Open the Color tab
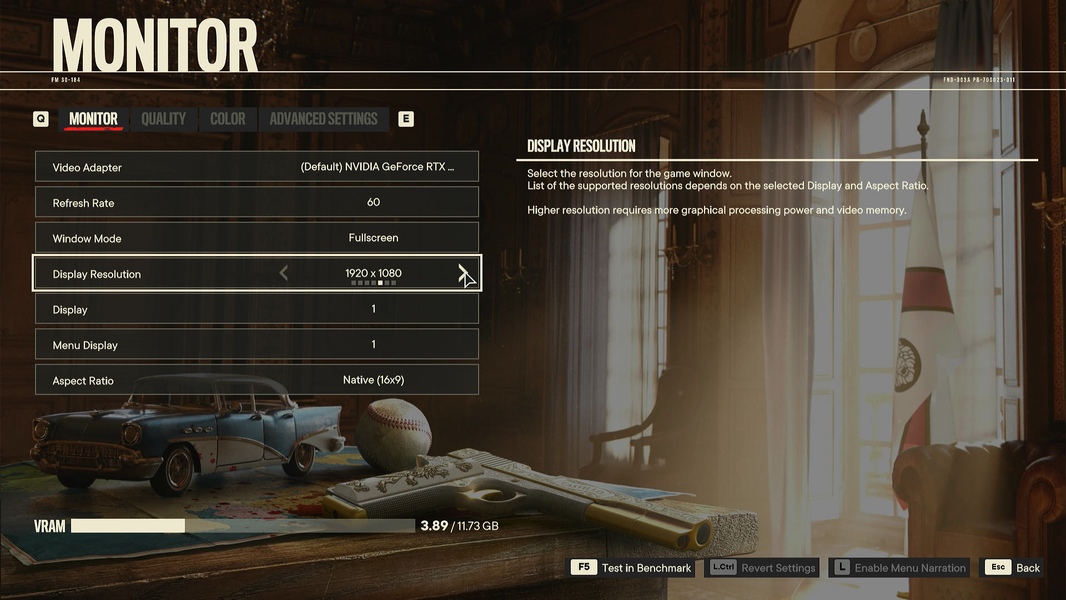The height and width of the screenshot is (600, 1066). click(x=227, y=119)
